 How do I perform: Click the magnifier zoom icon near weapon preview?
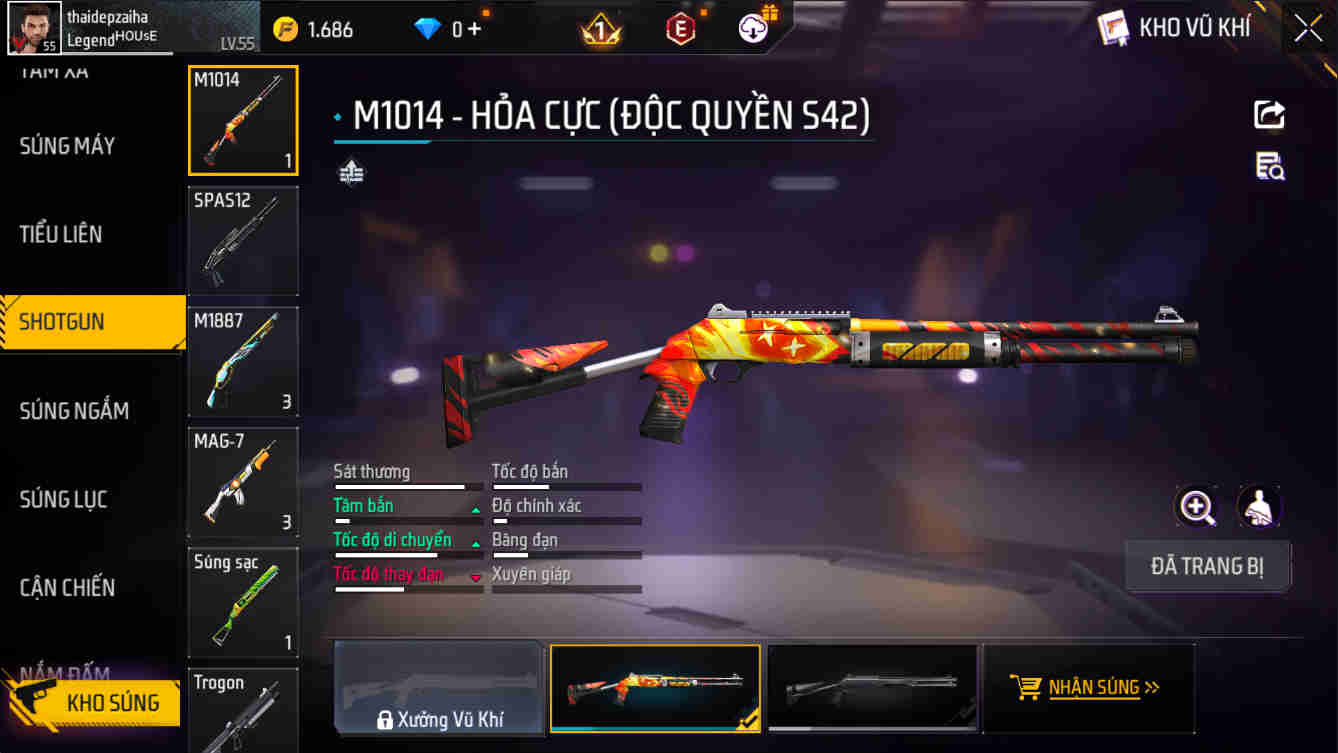click(x=1197, y=507)
